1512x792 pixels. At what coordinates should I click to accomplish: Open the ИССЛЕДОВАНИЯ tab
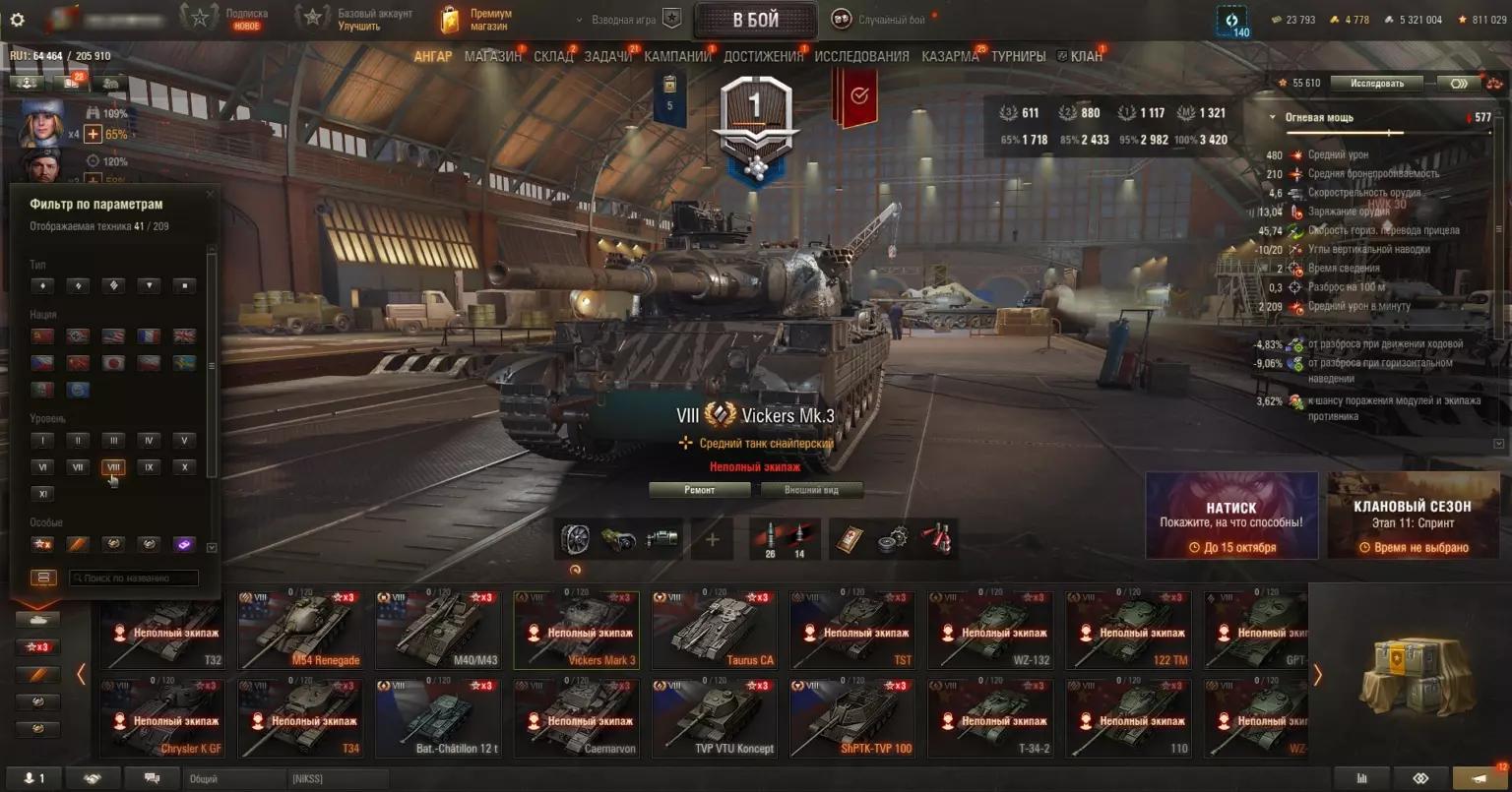tap(861, 56)
